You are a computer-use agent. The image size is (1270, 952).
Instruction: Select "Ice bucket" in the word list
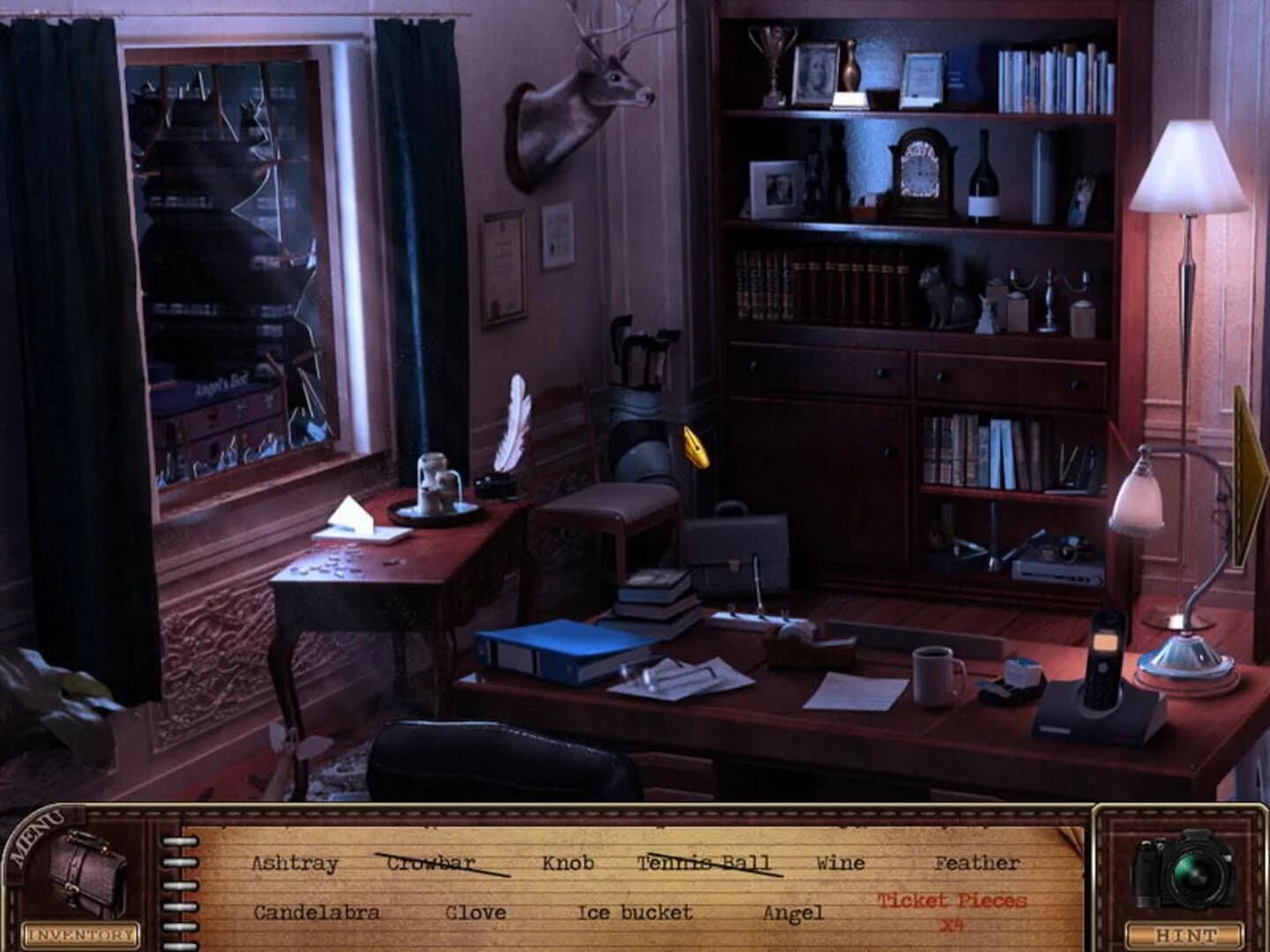point(634,913)
